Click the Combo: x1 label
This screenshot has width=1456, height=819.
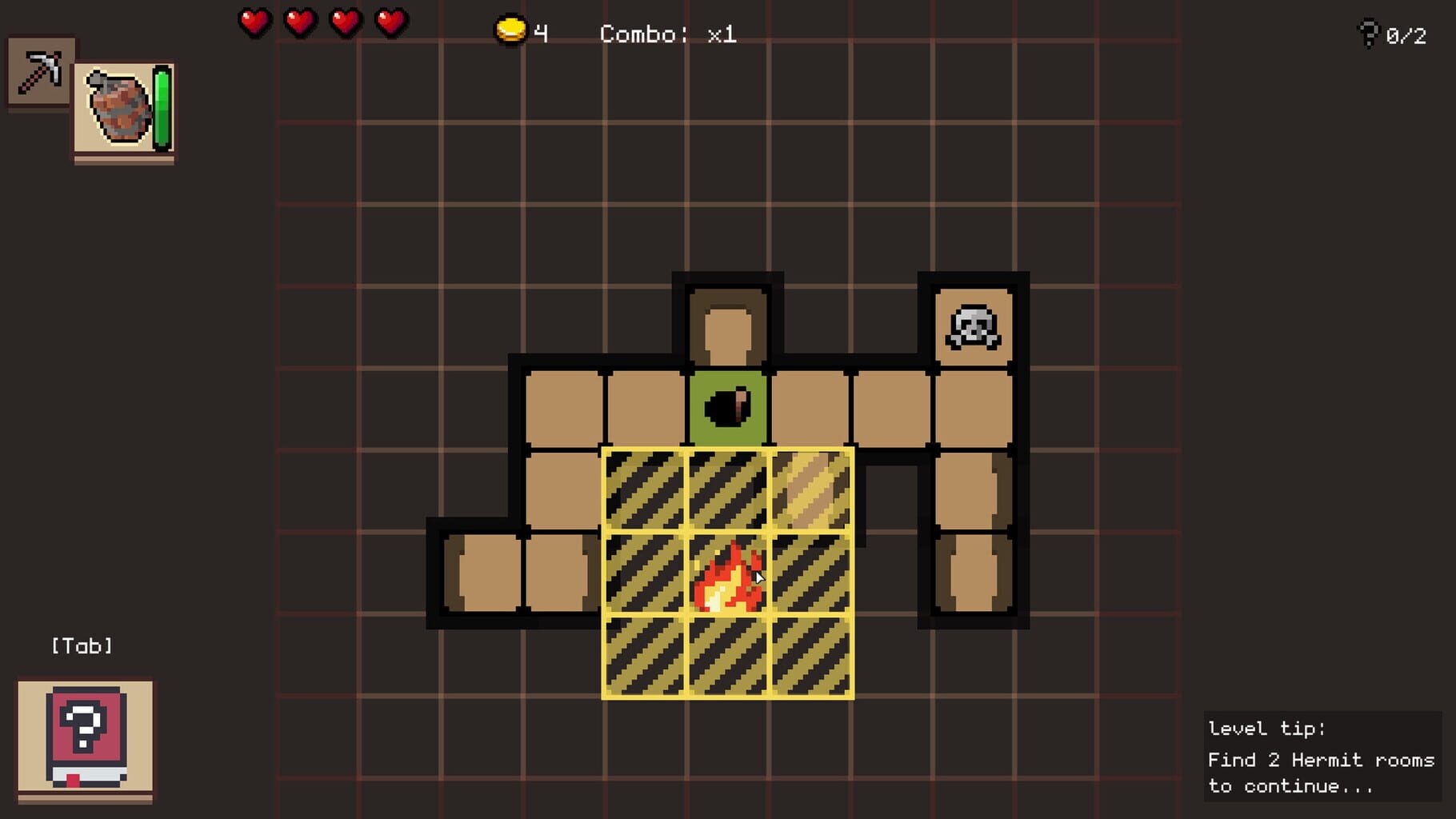668,34
